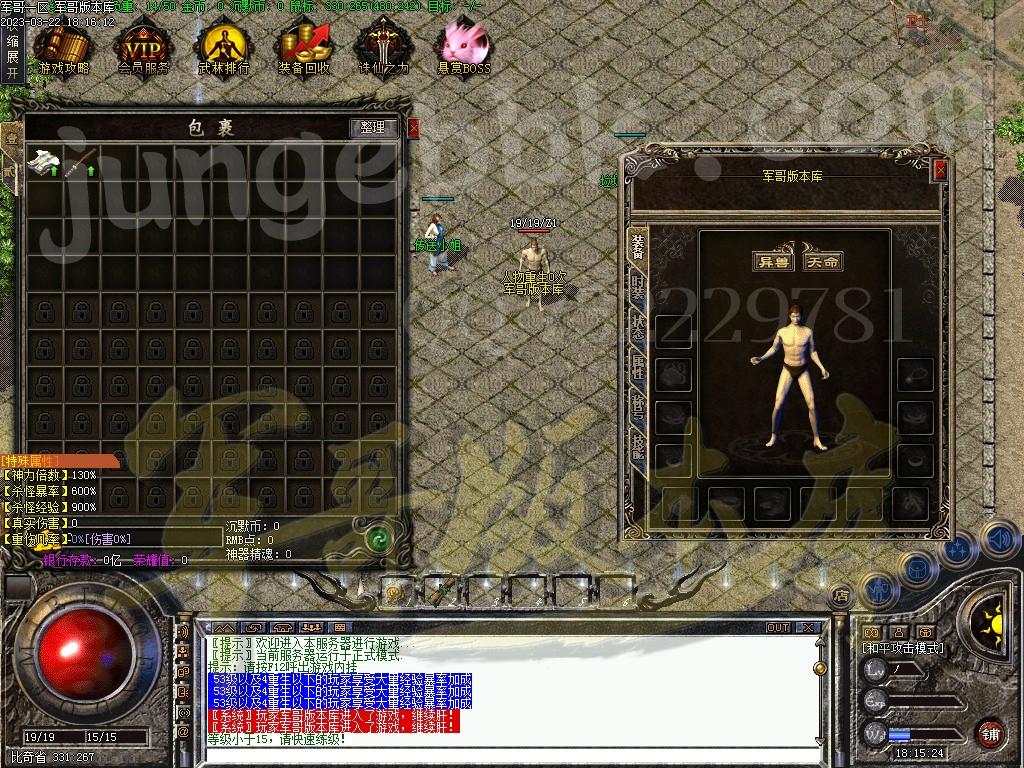Click the 异兽 button on character panel
This screenshot has height=768, width=1024.
[773, 261]
